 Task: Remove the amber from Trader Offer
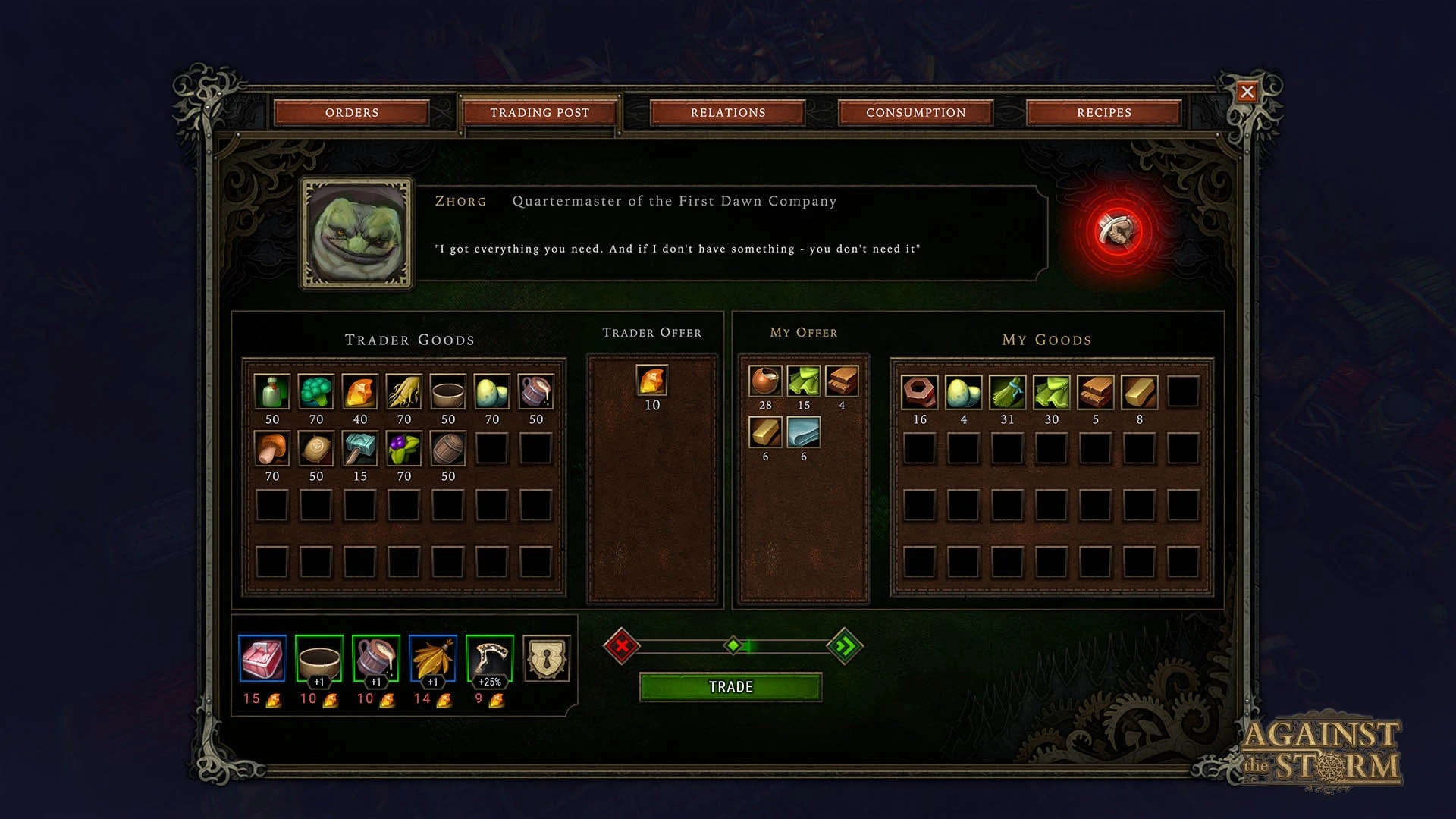pyautogui.click(x=652, y=381)
